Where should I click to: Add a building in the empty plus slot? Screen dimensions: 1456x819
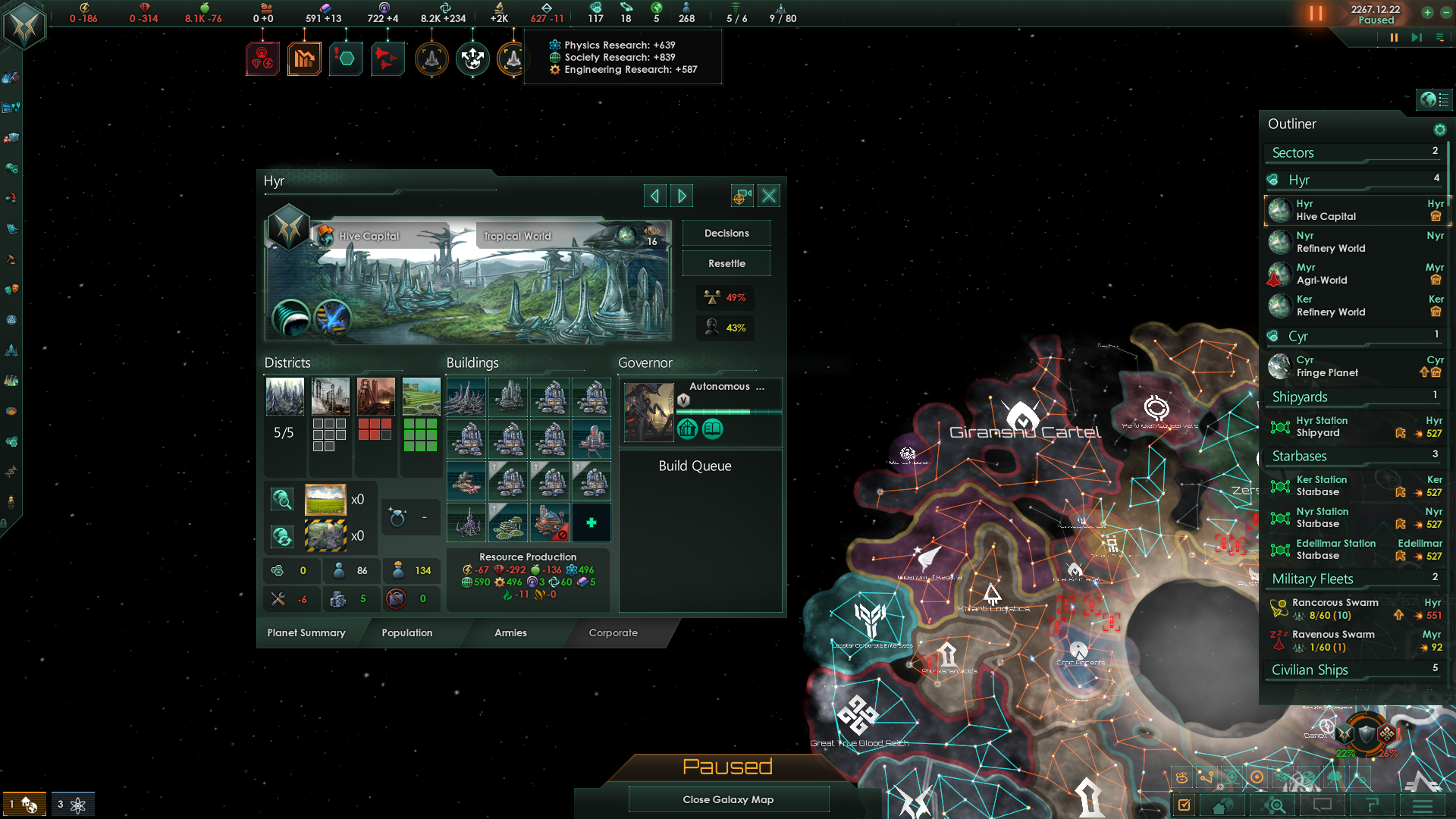591,523
